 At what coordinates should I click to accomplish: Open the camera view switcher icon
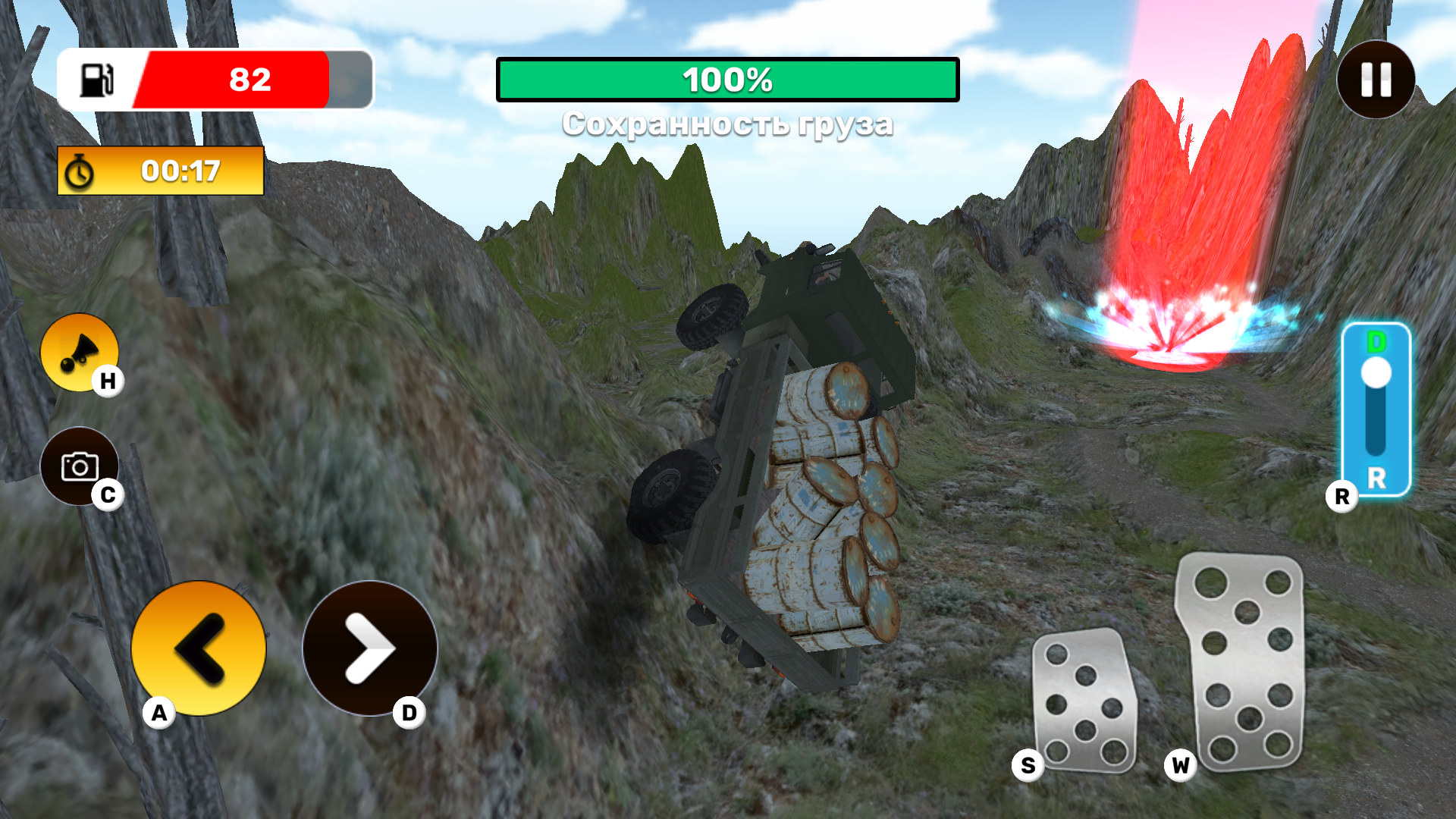coord(81,466)
